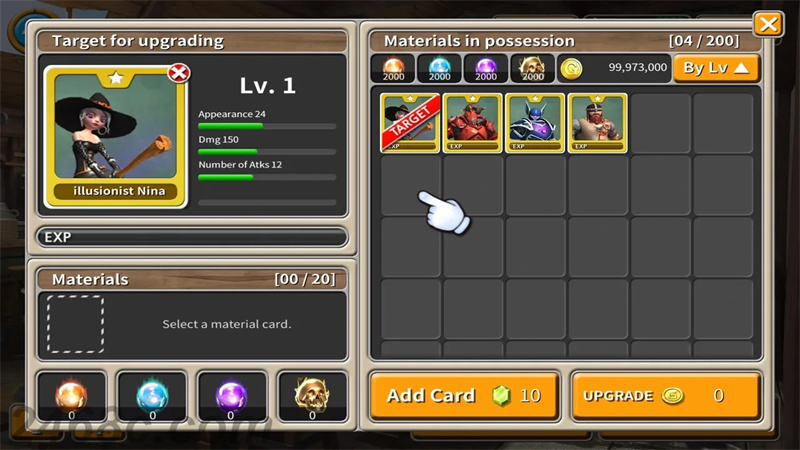The image size is (800, 450).
Task: Select the red armored demon material card
Action: pyautogui.click(x=473, y=123)
